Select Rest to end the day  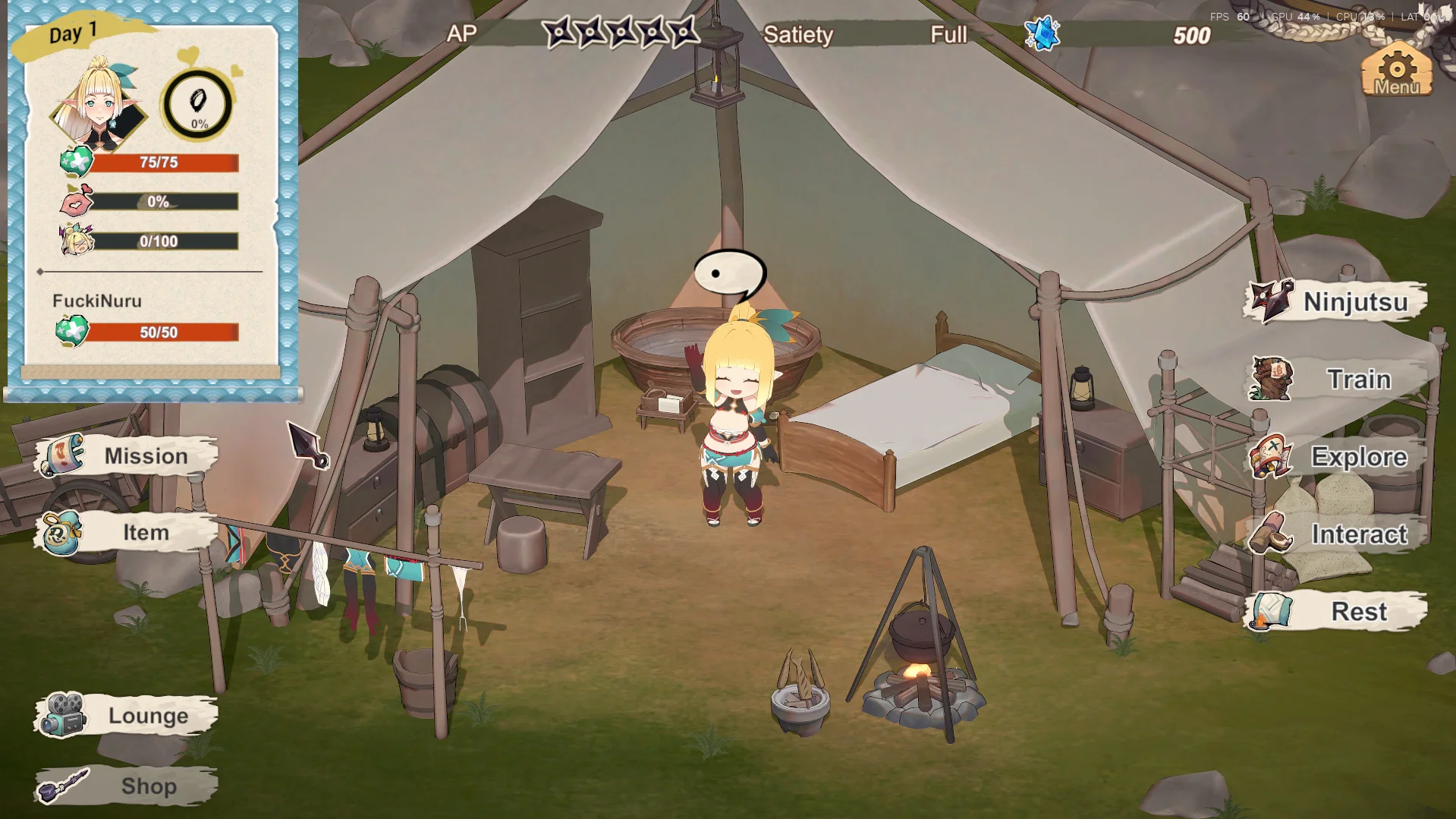pos(1337,612)
